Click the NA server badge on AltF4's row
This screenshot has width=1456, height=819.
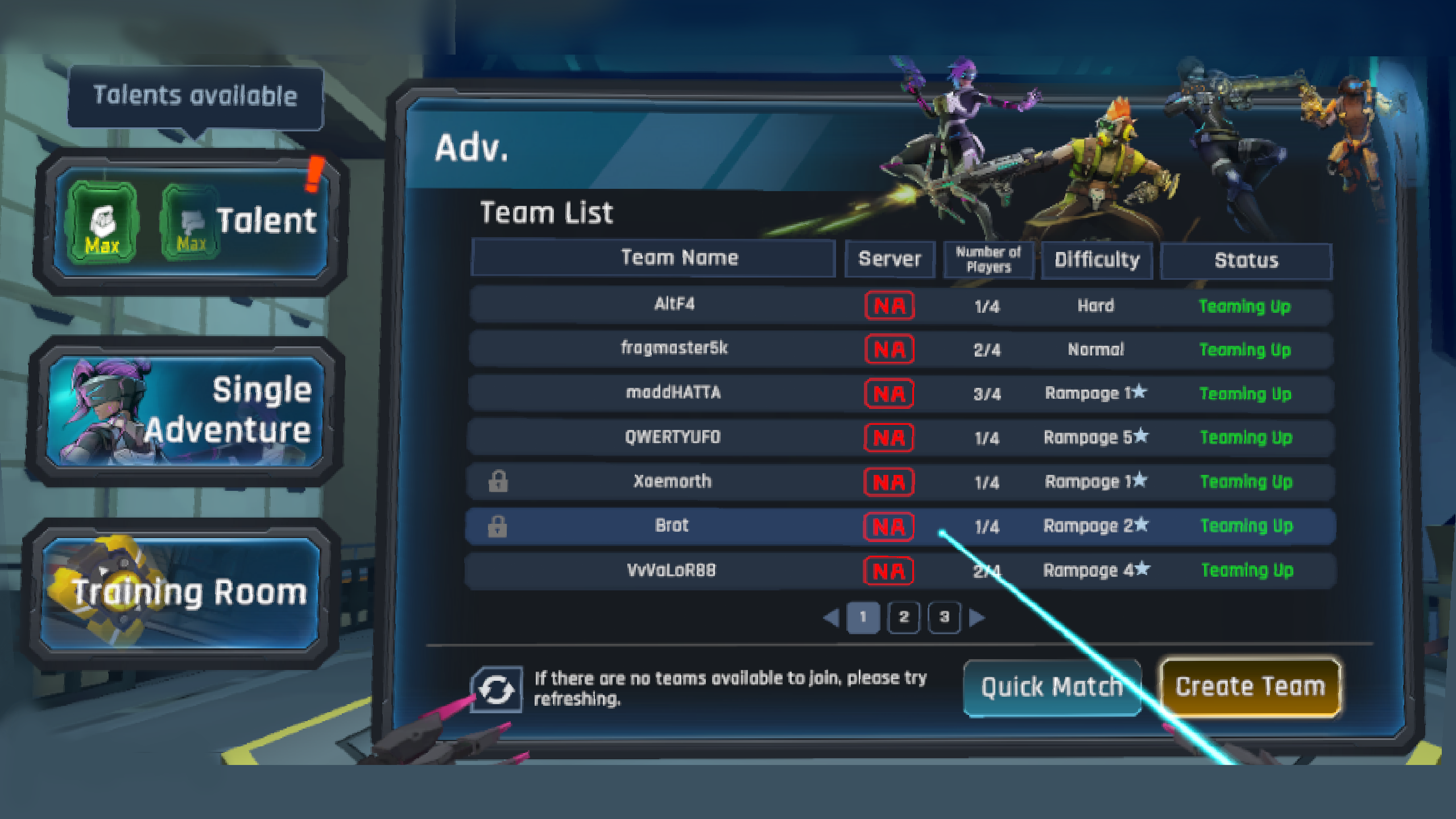tap(889, 305)
